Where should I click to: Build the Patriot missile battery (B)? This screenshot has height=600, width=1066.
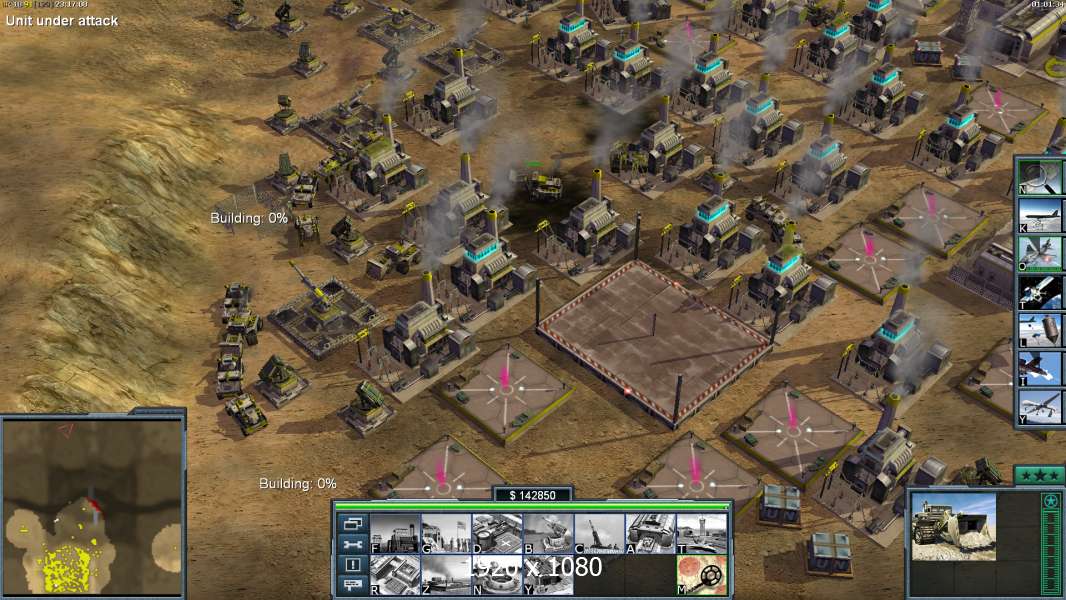tap(548, 533)
